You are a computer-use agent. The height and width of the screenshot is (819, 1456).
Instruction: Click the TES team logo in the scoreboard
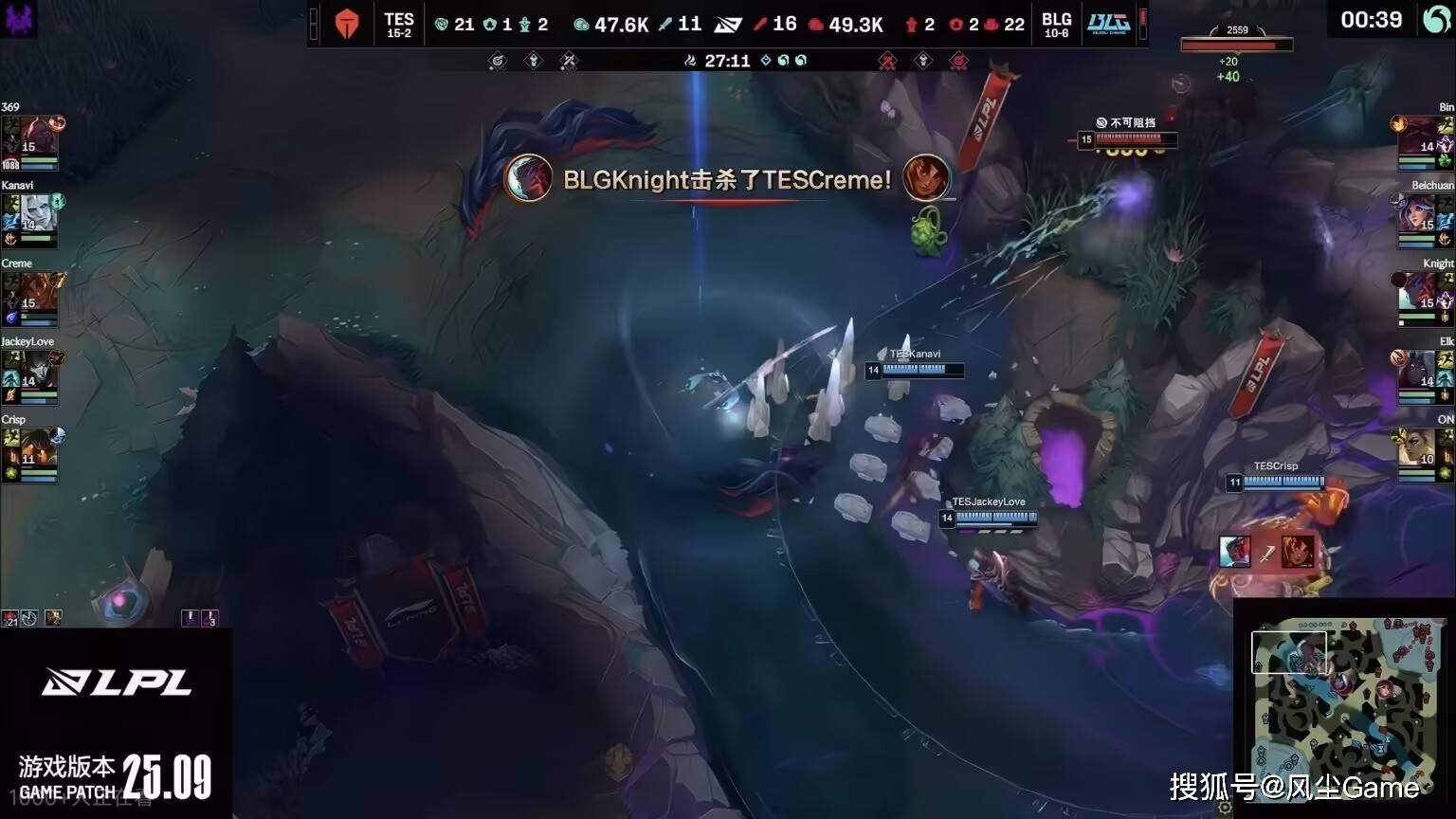347,25
